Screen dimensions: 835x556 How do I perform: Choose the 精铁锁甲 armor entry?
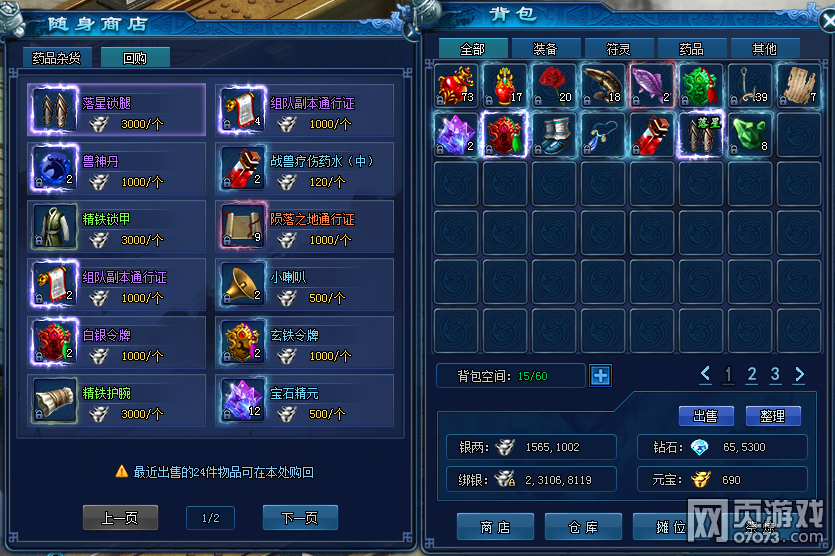pos(117,226)
